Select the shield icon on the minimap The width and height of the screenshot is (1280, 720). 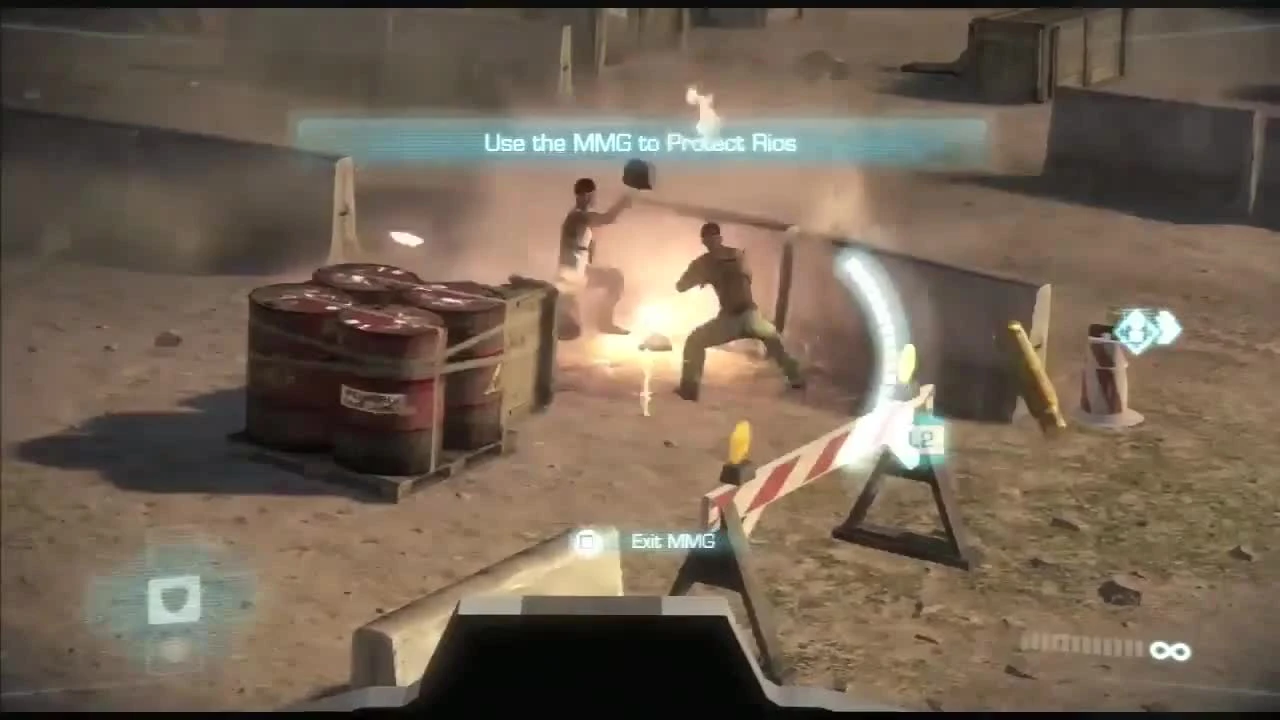[x=176, y=600]
